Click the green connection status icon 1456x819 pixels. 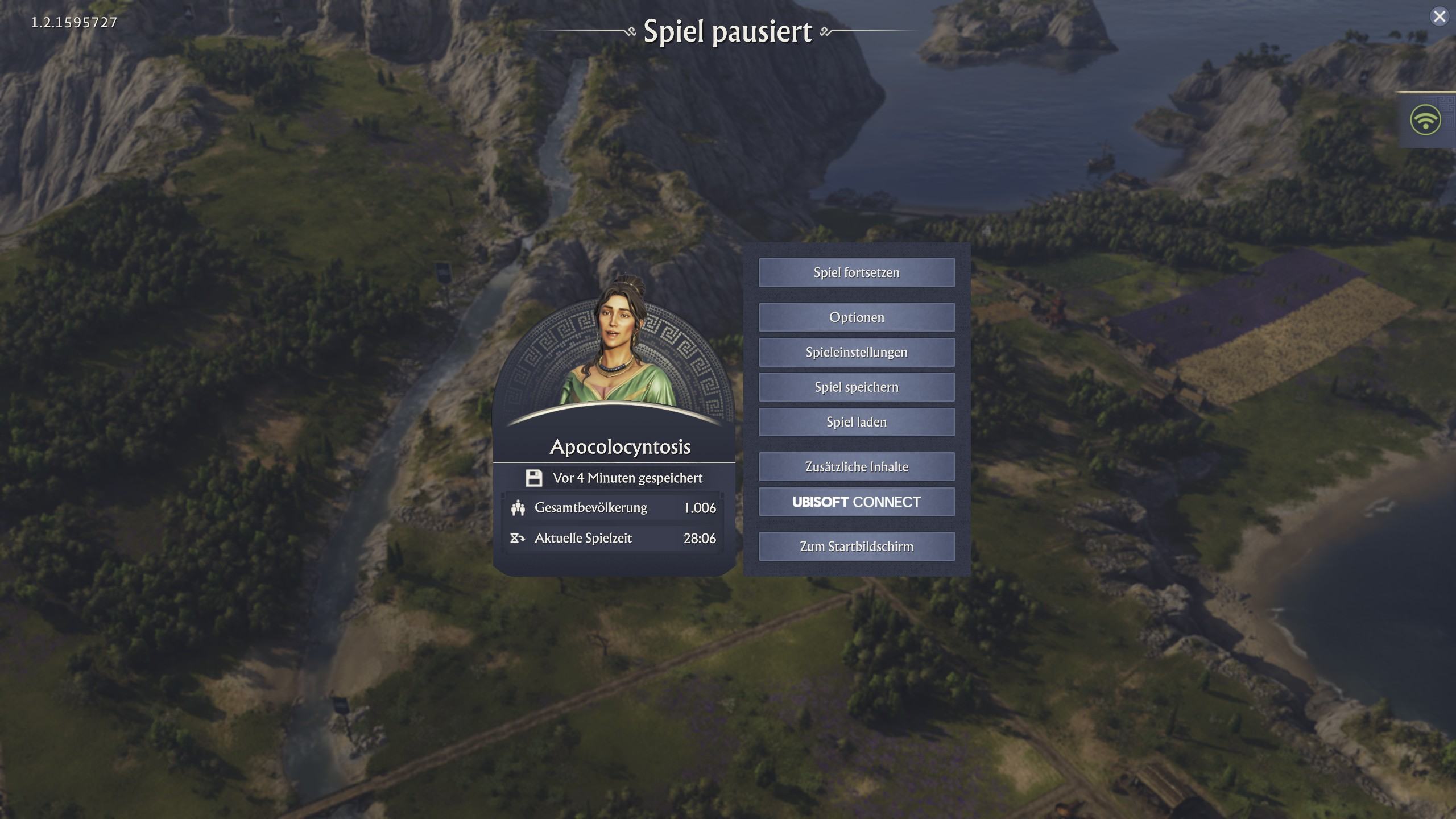click(1425, 120)
